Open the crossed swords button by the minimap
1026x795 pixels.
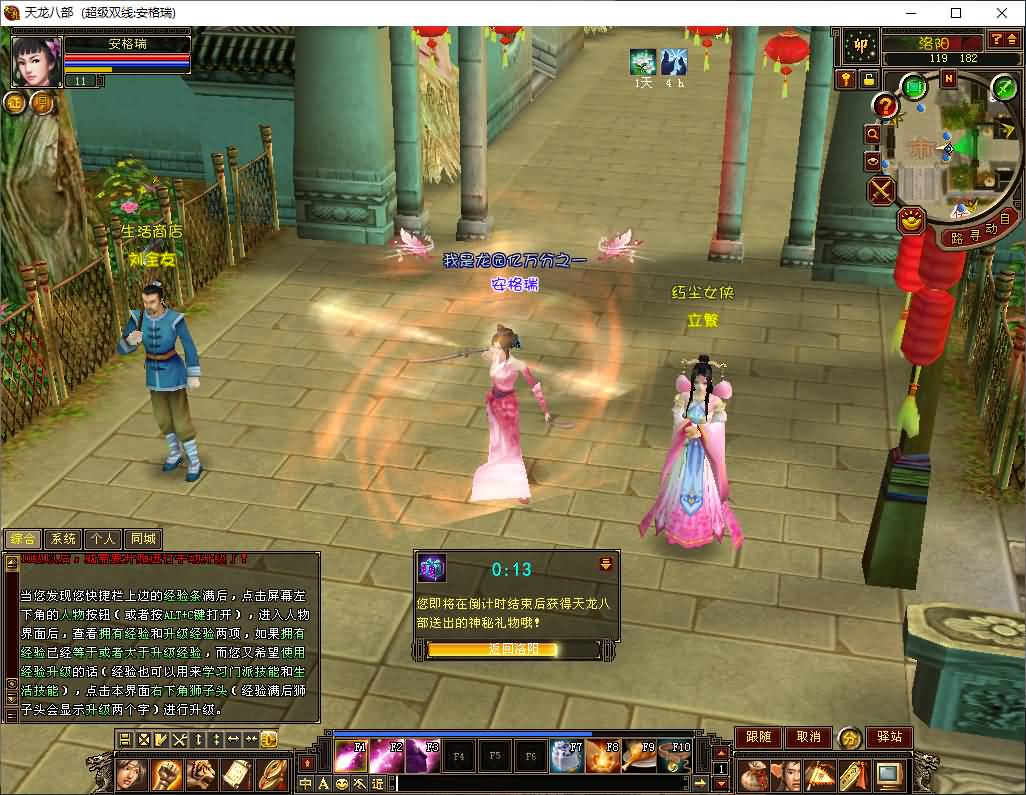point(881,190)
